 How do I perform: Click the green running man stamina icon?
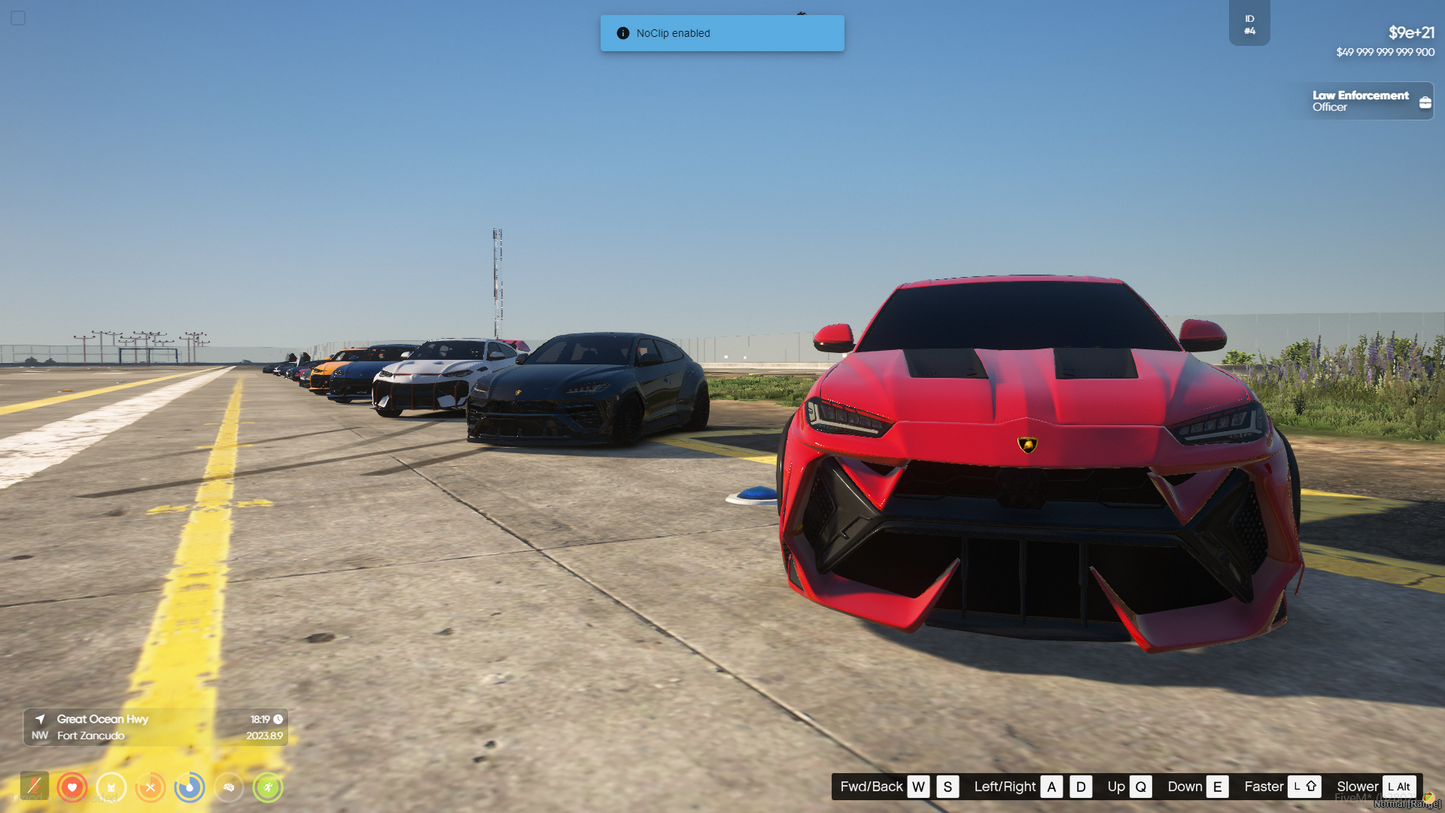point(267,787)
